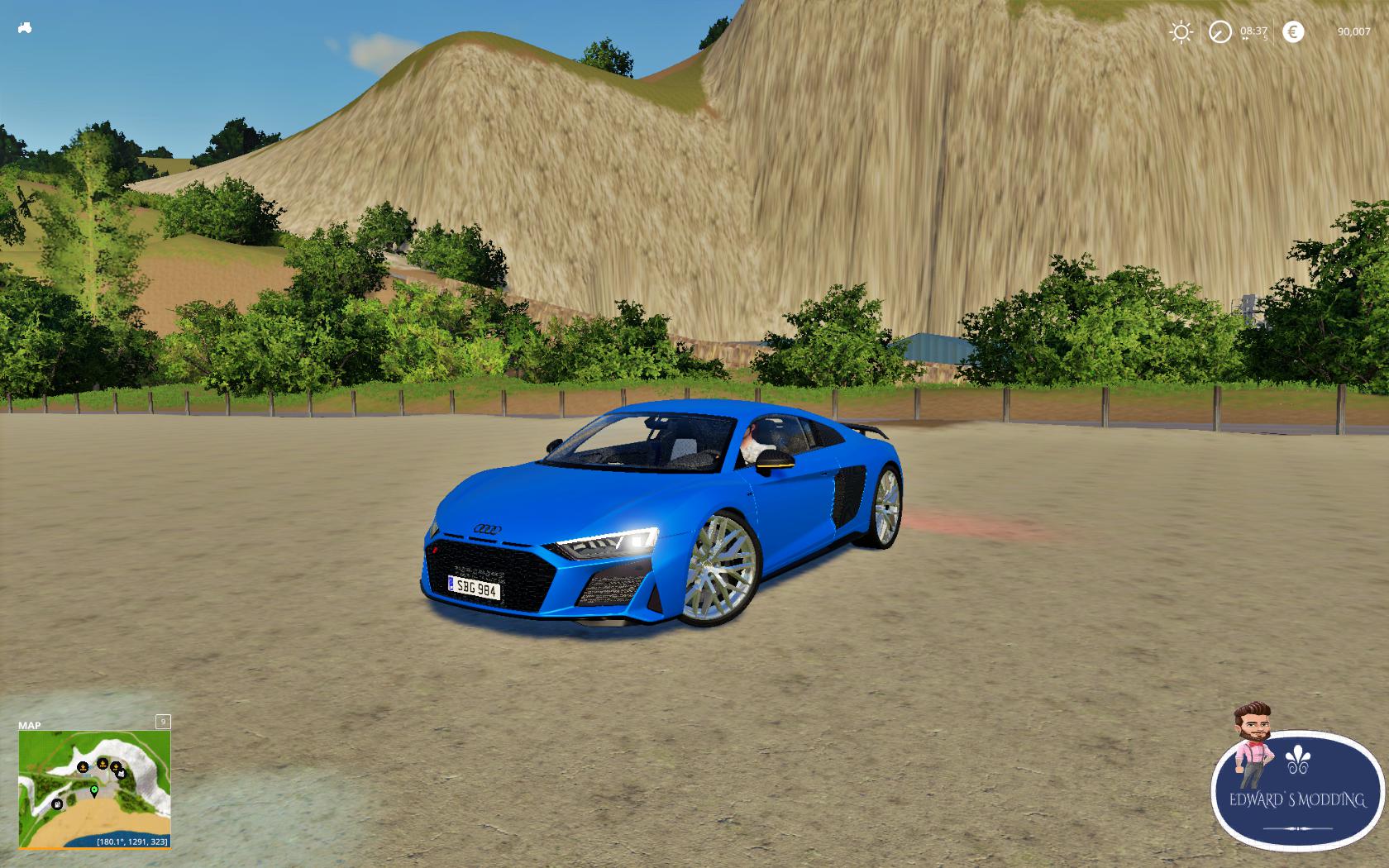Click the sun weather icon

coord(1181,32)
